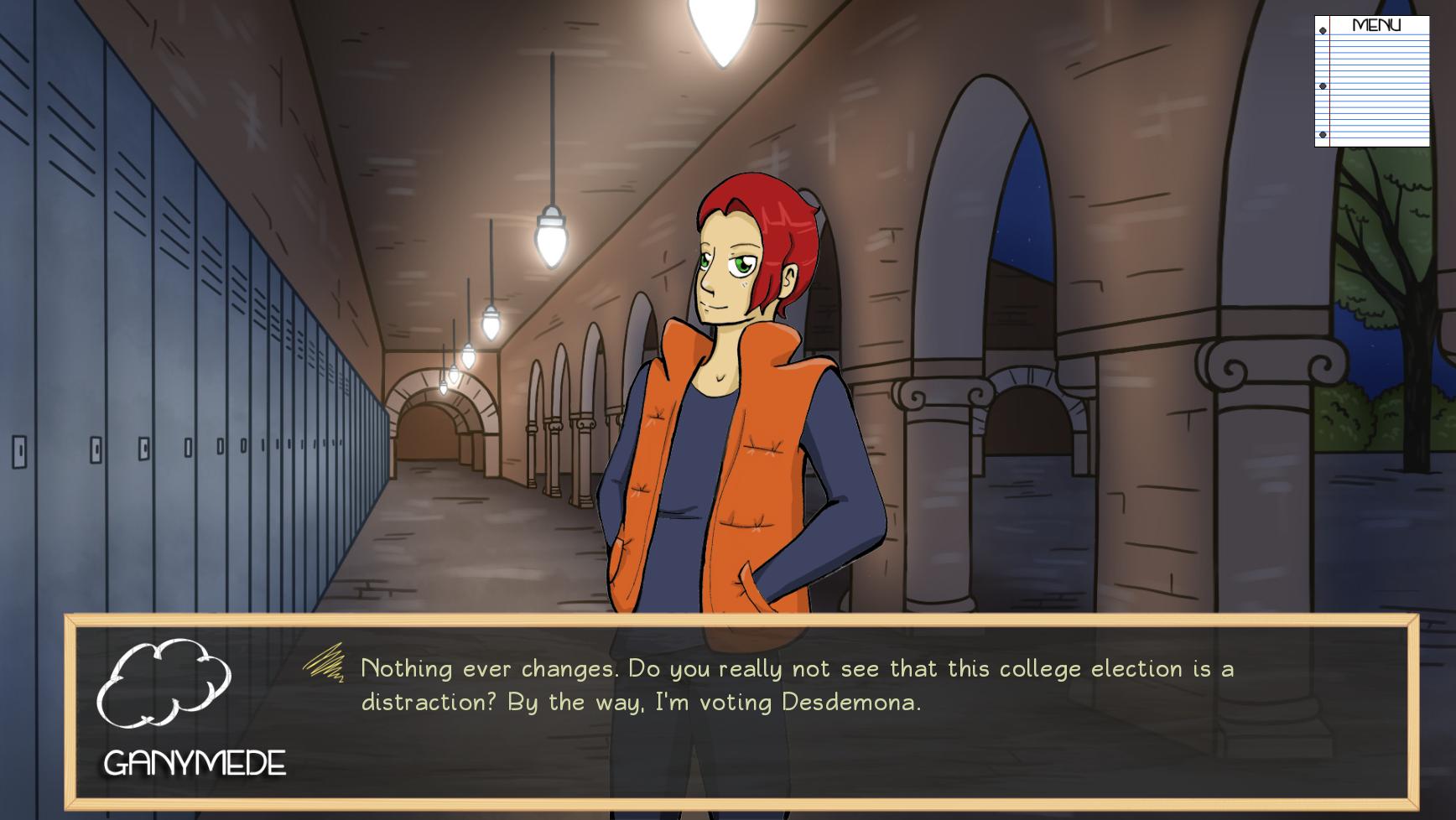Click the middle hole-punch dot on the menu paper
Image resolution: width=1456 pixels, height=820 pixels.
tap(1322, 86)
